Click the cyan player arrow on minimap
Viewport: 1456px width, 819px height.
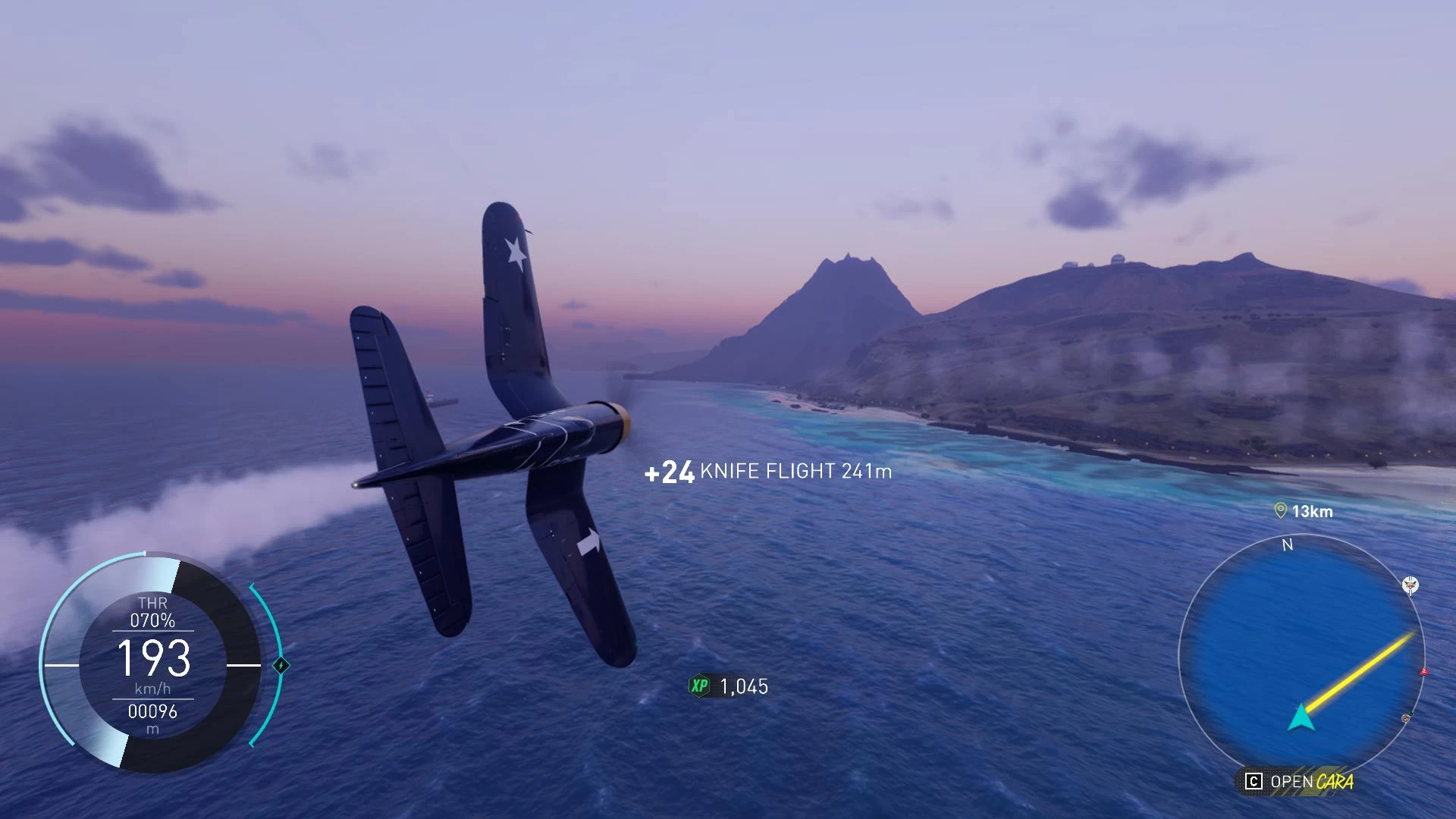(1301, 717)
